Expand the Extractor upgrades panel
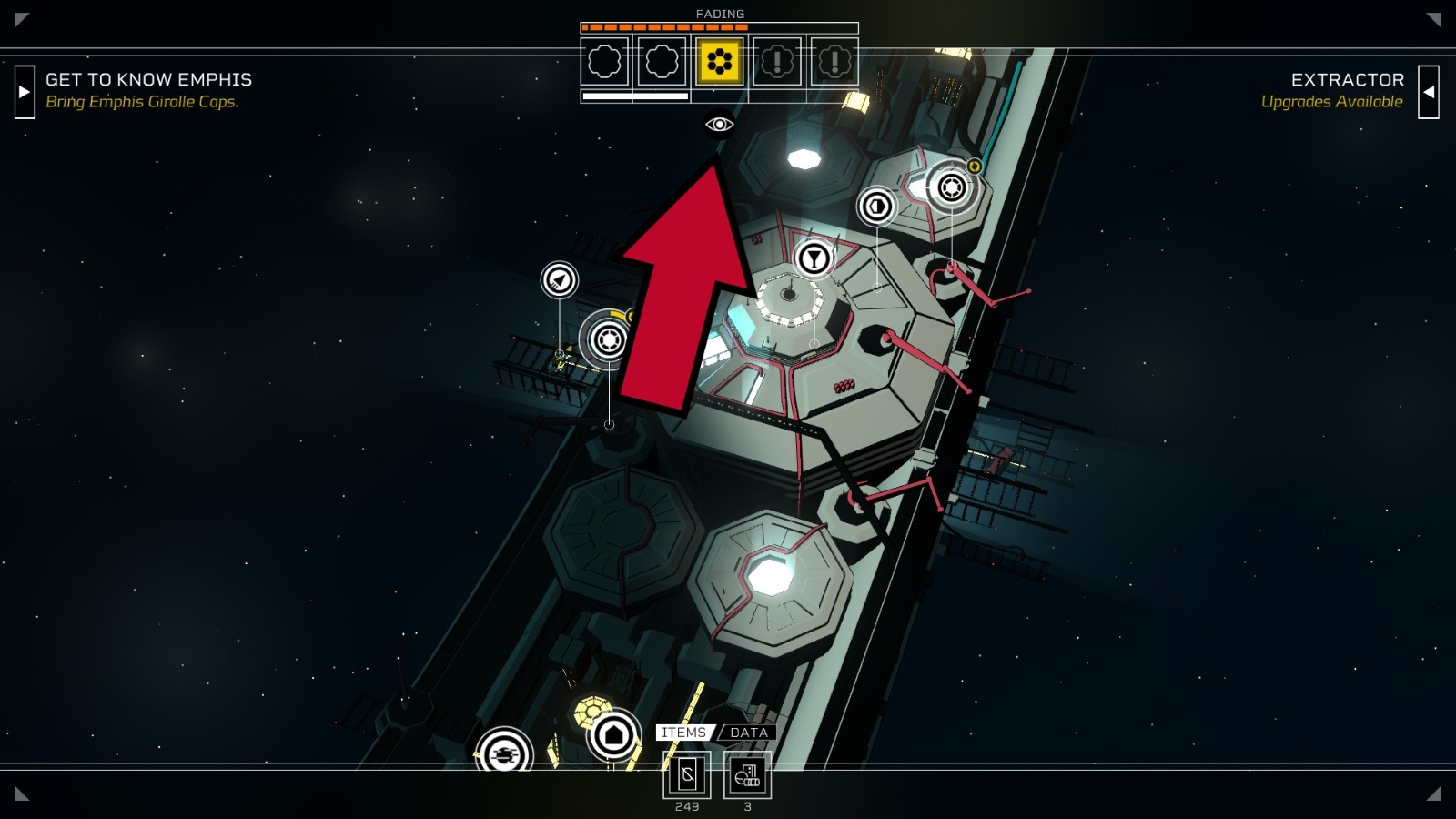The height and width of the screenshot is (819, 1456). click(1429, 91)
